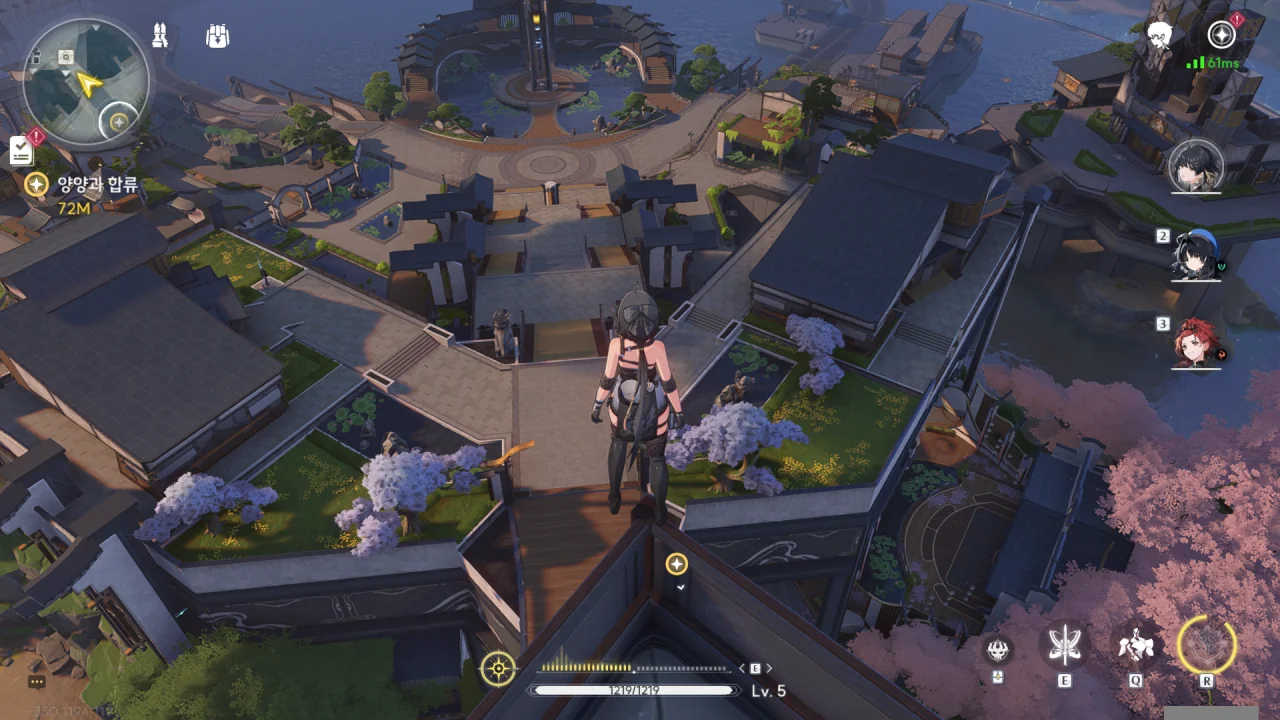The height and width of the screenshot is (720, 1280).
Task: Open the backpack inventory icon
Action: (x=217, y=37)
